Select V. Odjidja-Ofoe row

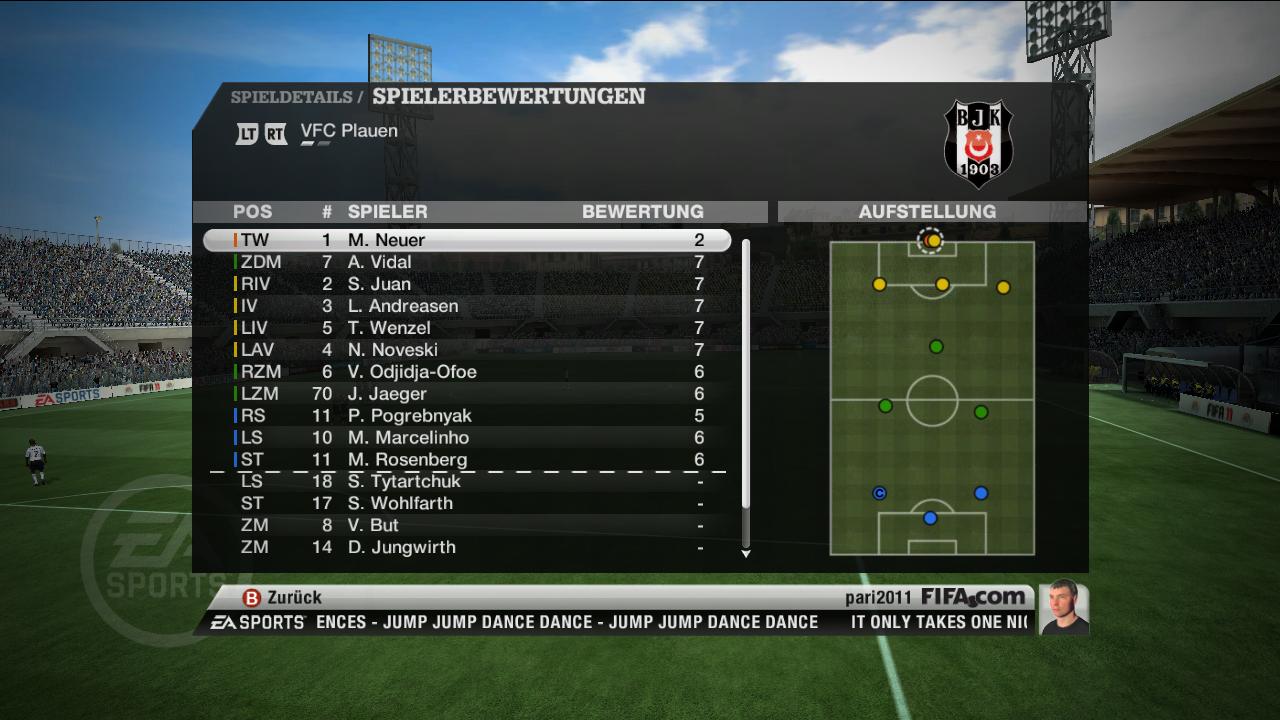click(467, 372)
